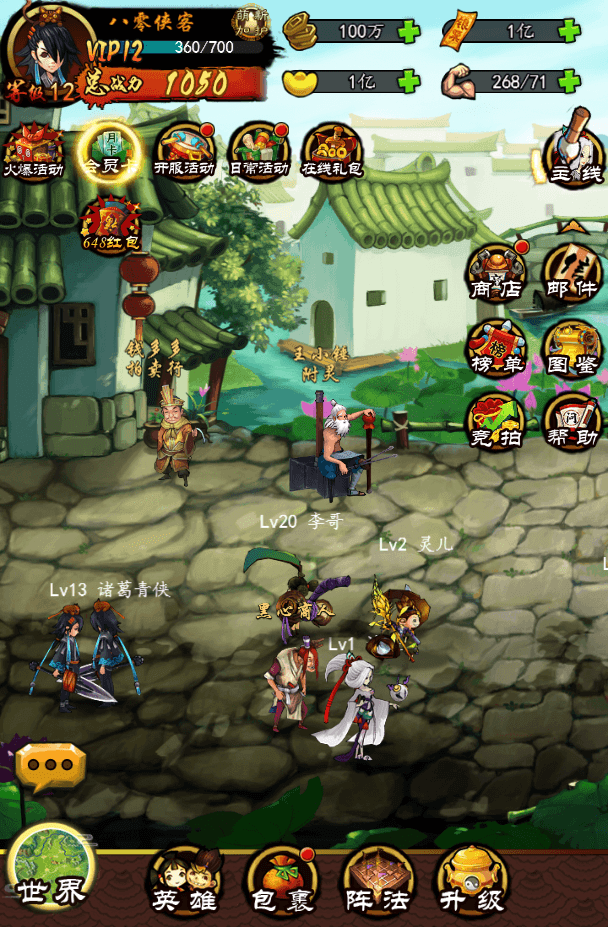Screen dimensions: 608x927
Task: Open the chat speech bubble
Action: tap(50, 766)
